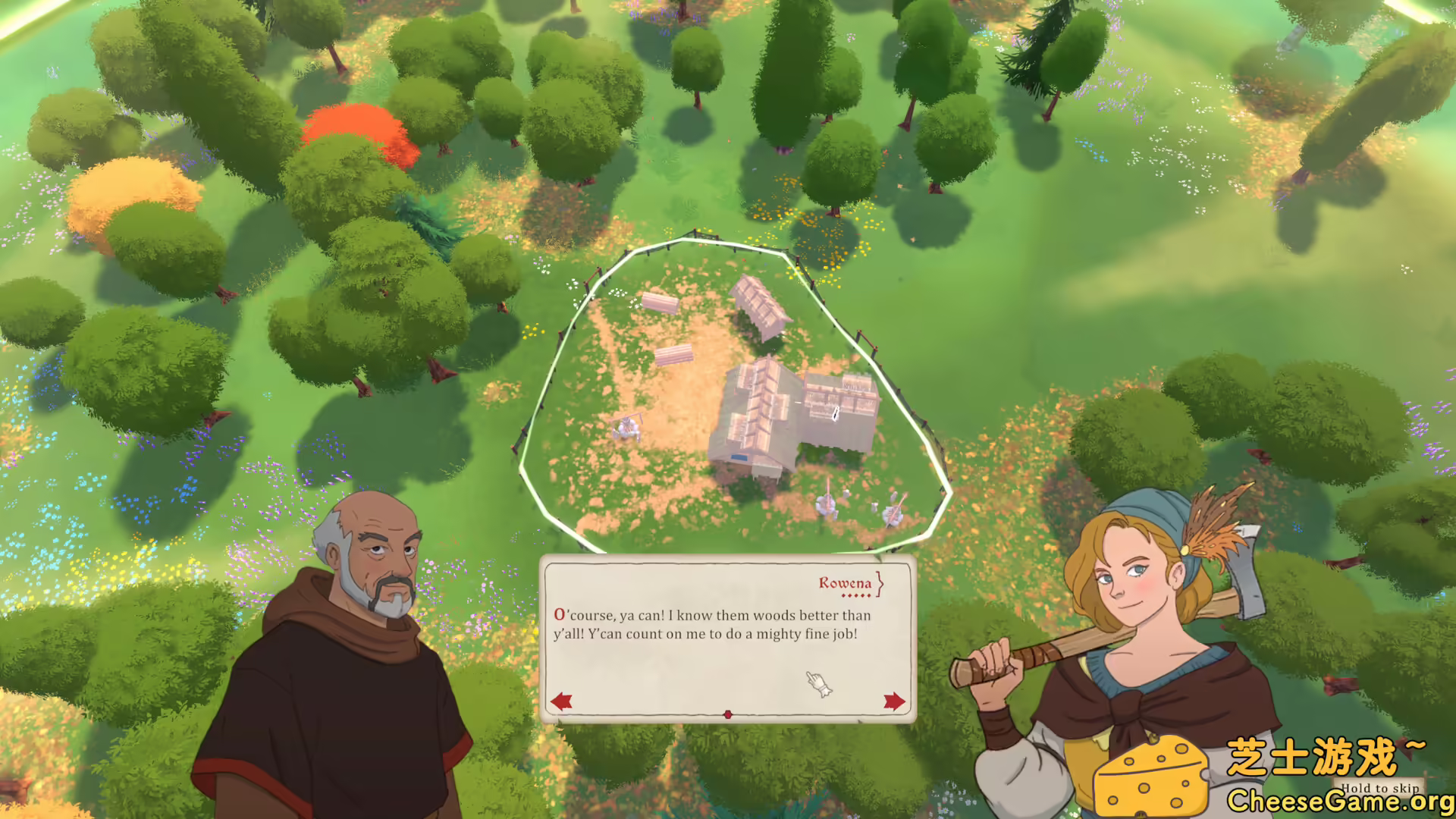The image size is (1456, 819).
Task: Click the Rowena nameplate on the dialogue box
Action: [x=844, y=584]
